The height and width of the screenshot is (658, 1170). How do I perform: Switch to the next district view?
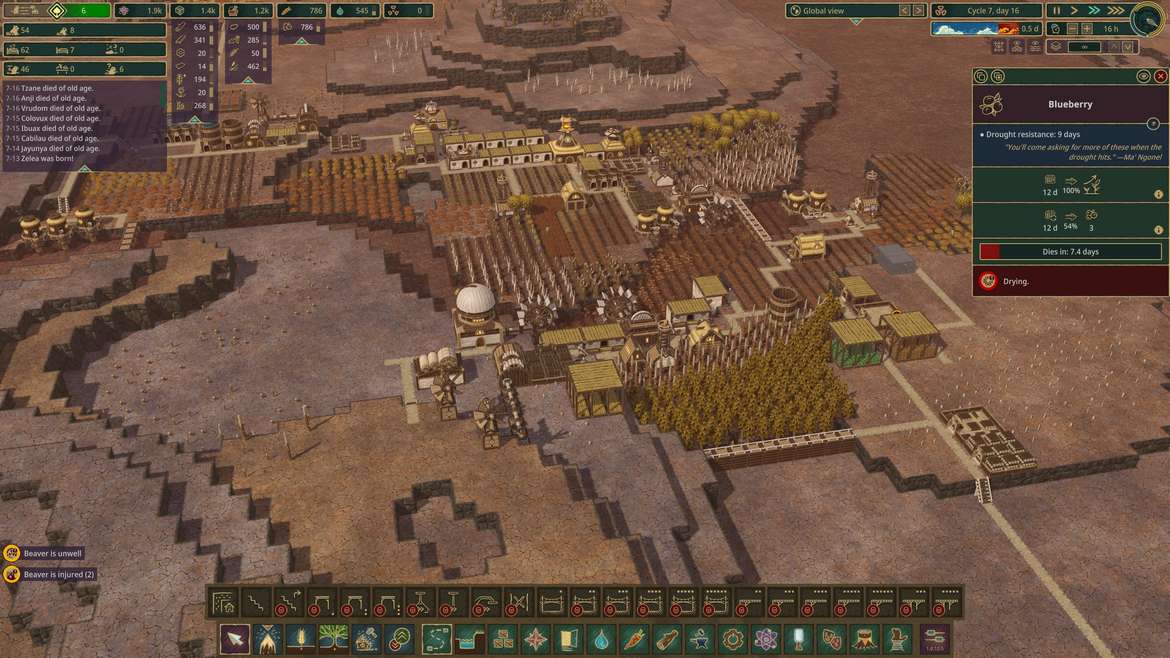919,10
